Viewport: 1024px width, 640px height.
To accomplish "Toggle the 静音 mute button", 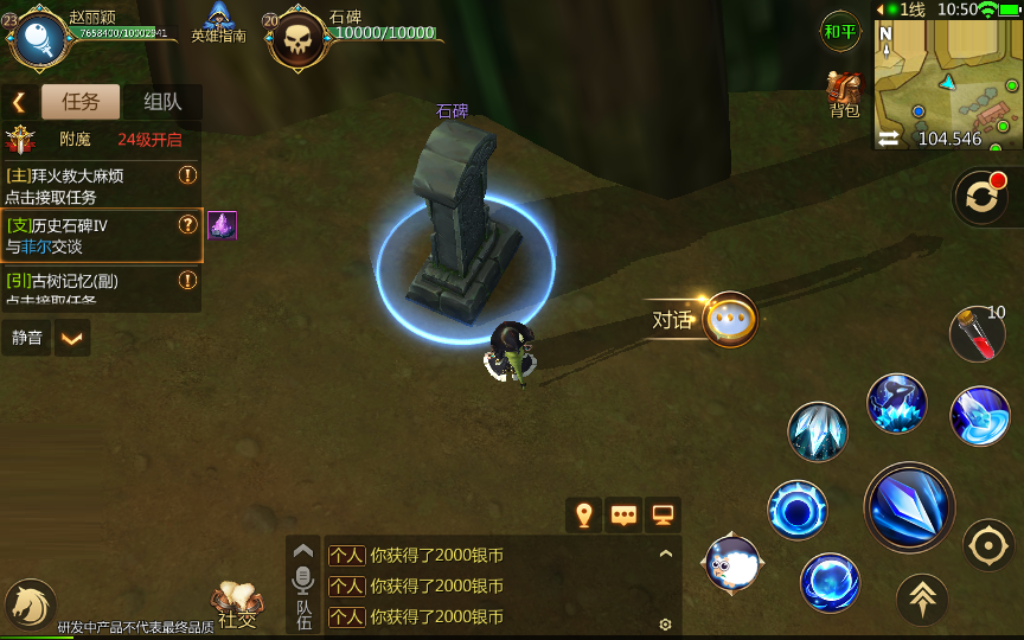I will 27,338.
